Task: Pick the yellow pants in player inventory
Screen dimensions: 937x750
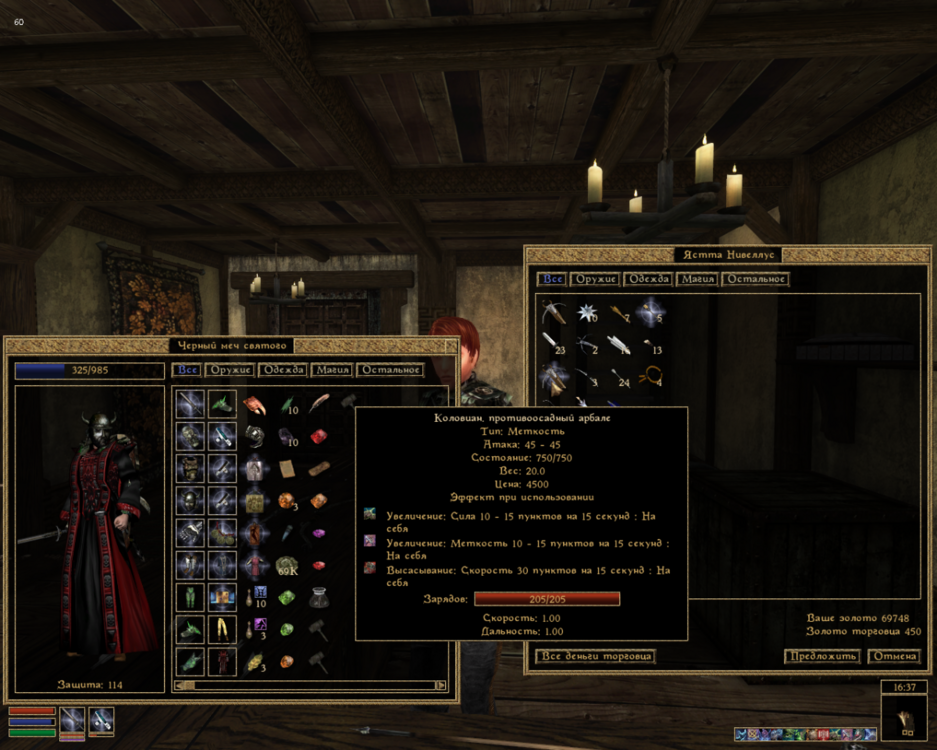Action: click(x=222, y=630)
